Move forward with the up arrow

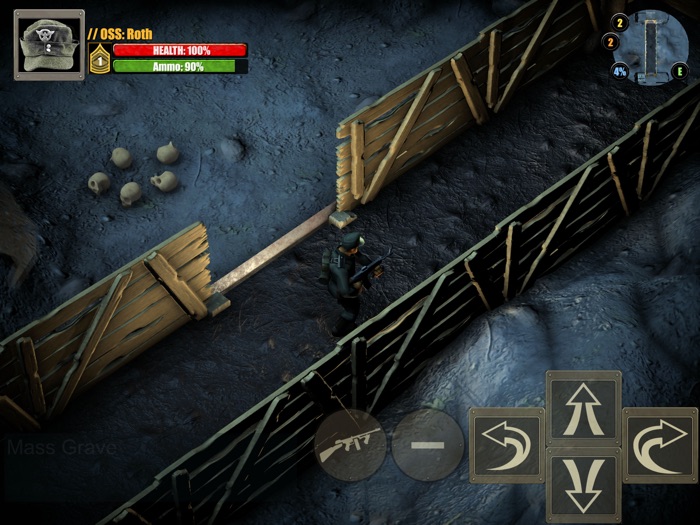click(x=583, y=408)
